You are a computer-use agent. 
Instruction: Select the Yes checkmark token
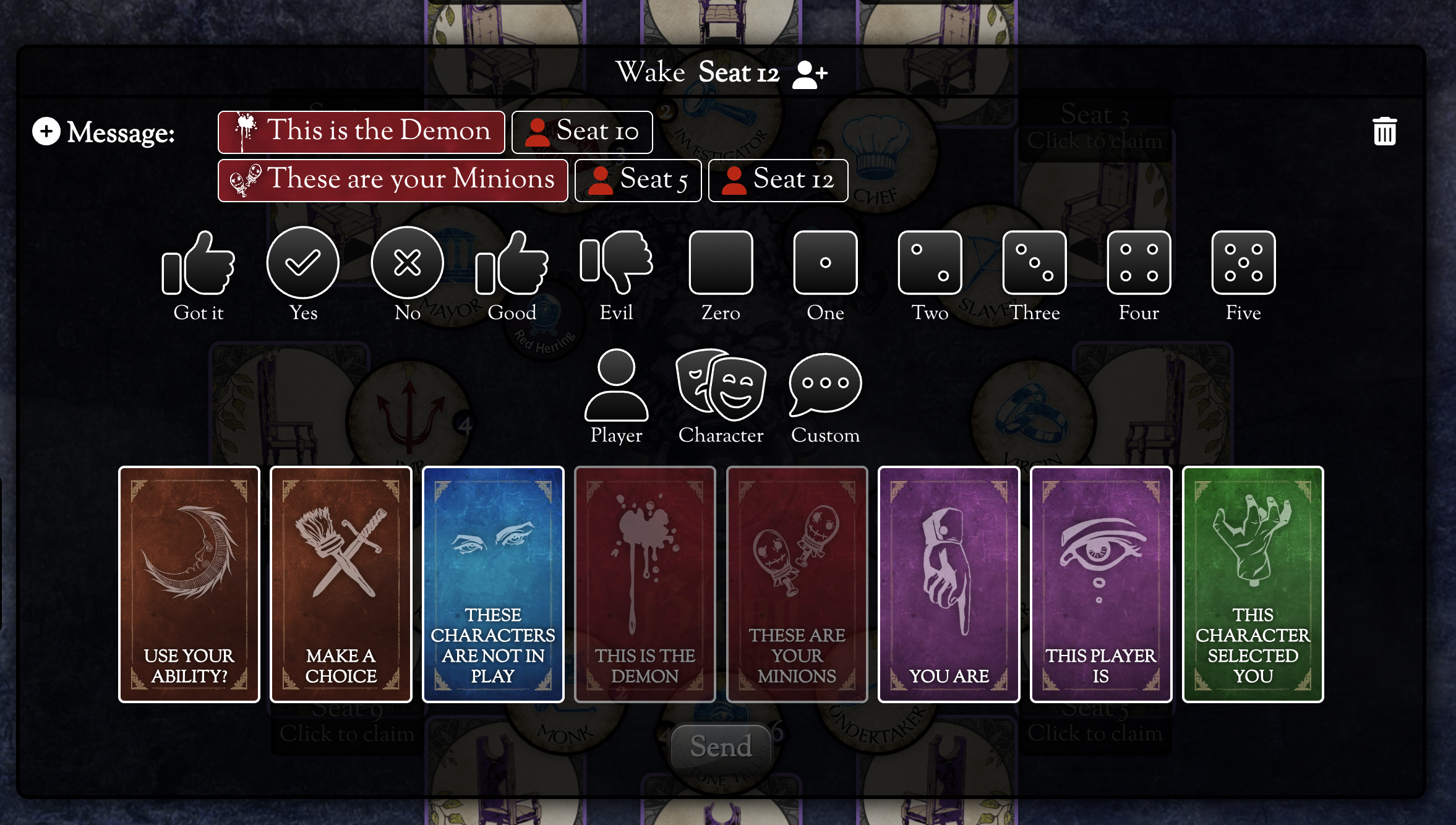pos(302,263)
